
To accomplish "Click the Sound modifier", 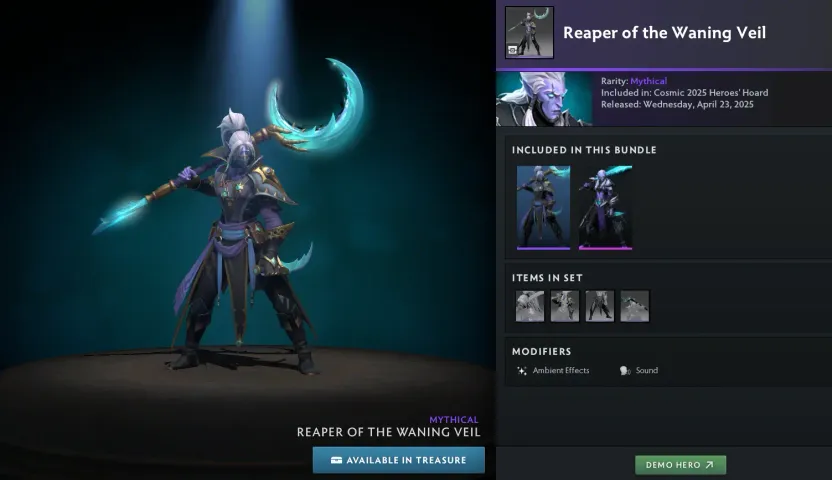I will [639, 371].
